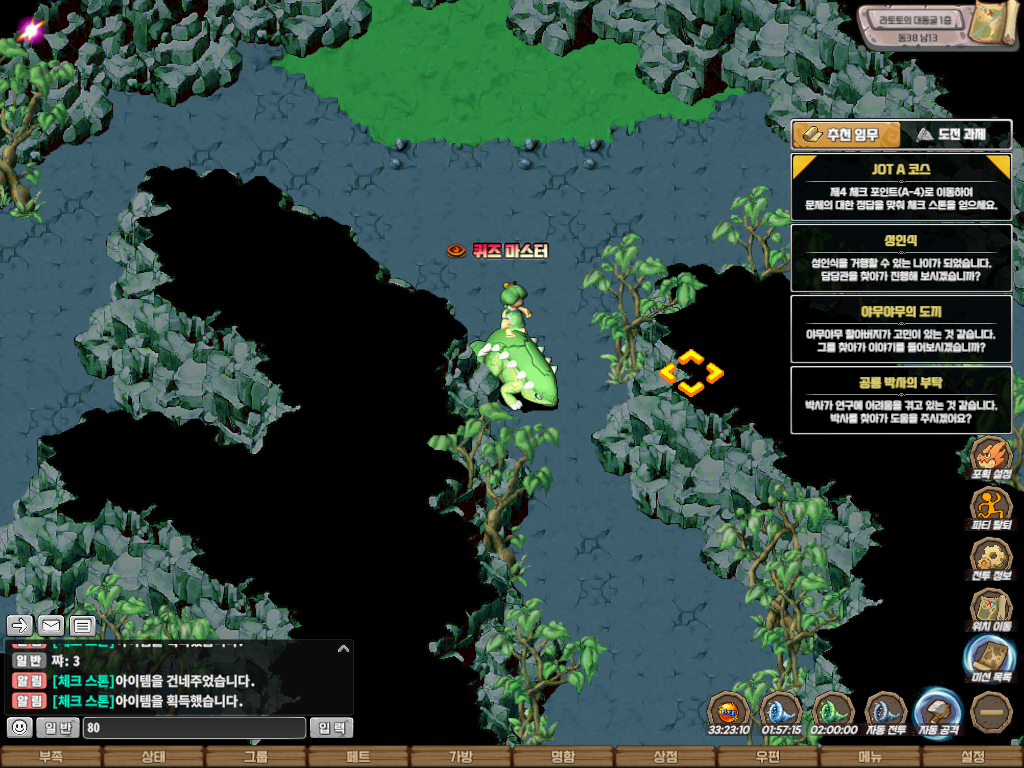Open the 성인식 quest entry
The image size is (1024, 768).
[x=901, y=257]
